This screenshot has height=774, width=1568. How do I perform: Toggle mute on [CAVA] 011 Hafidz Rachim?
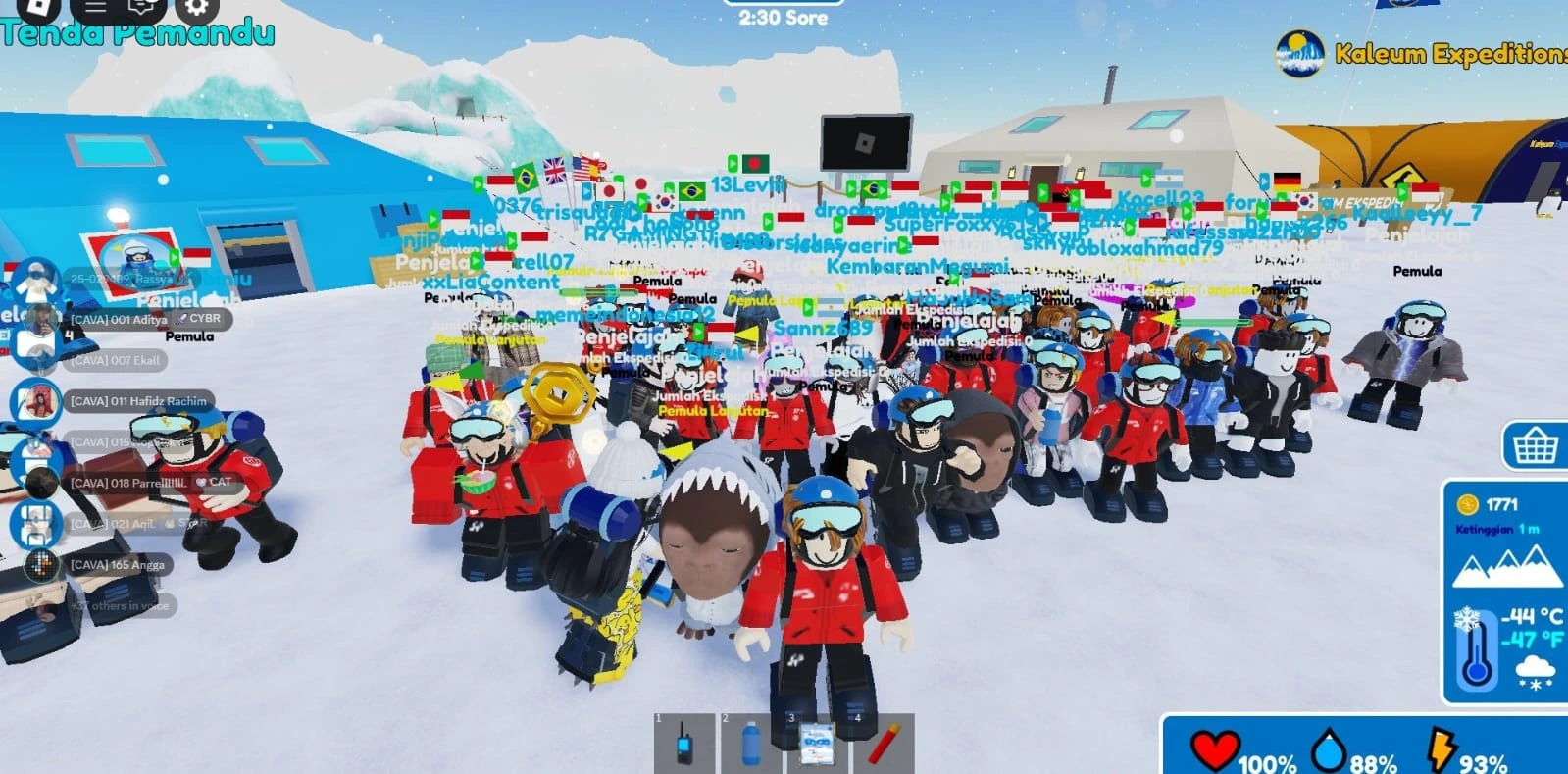click(39, 401)
